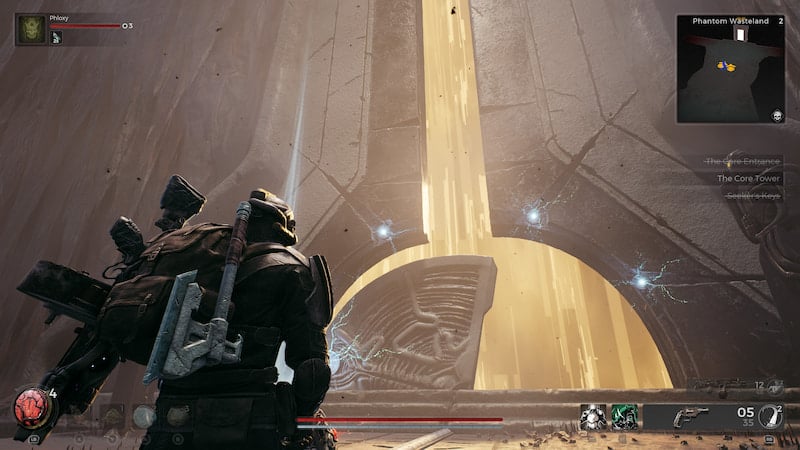Image resolution: width=800 pixels, height=450 pixels.
Task: Select the crossed-out Core Entrance objective
Action: click(x=741, y=161)
